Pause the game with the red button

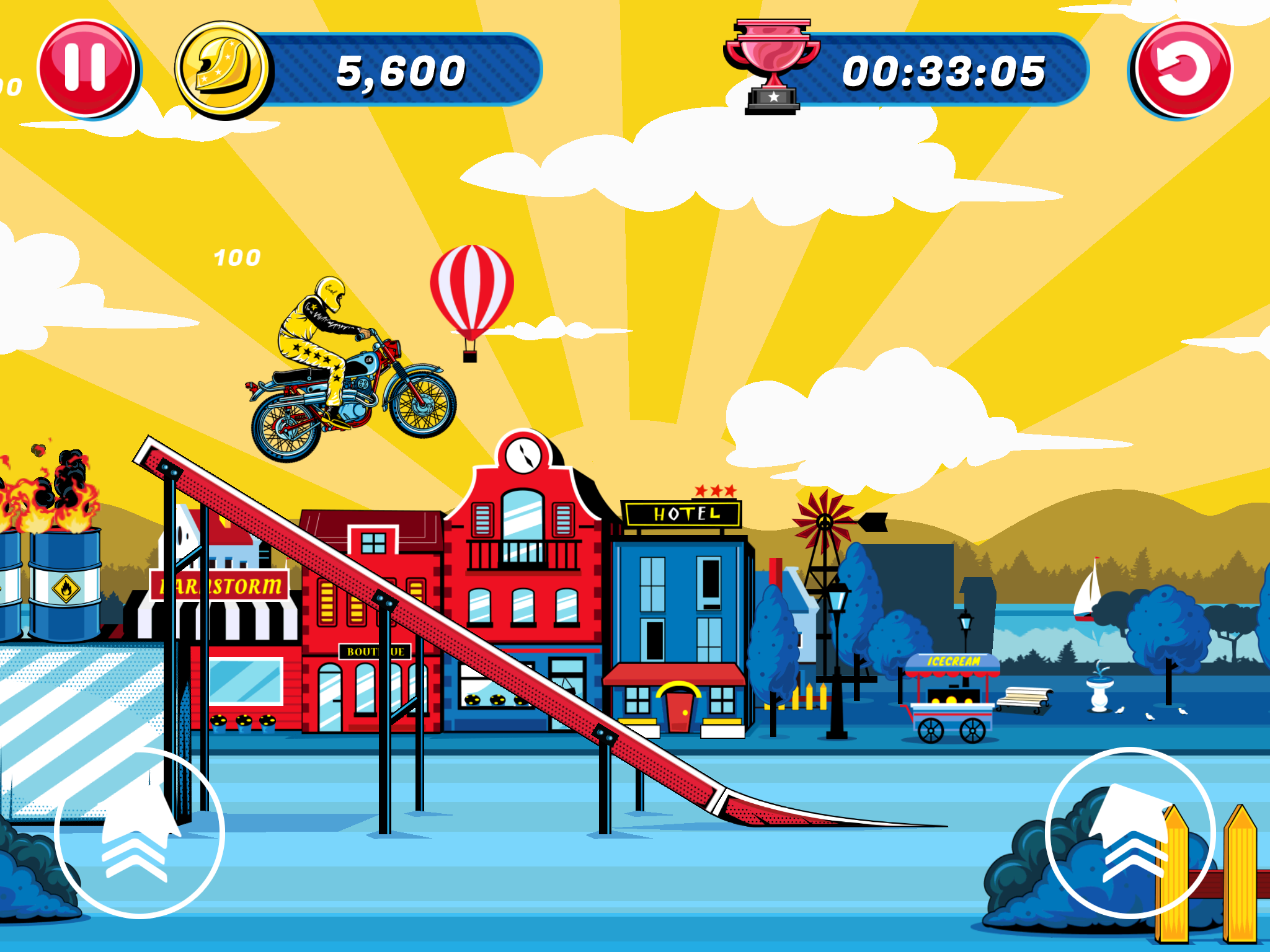tap(86, 68)
